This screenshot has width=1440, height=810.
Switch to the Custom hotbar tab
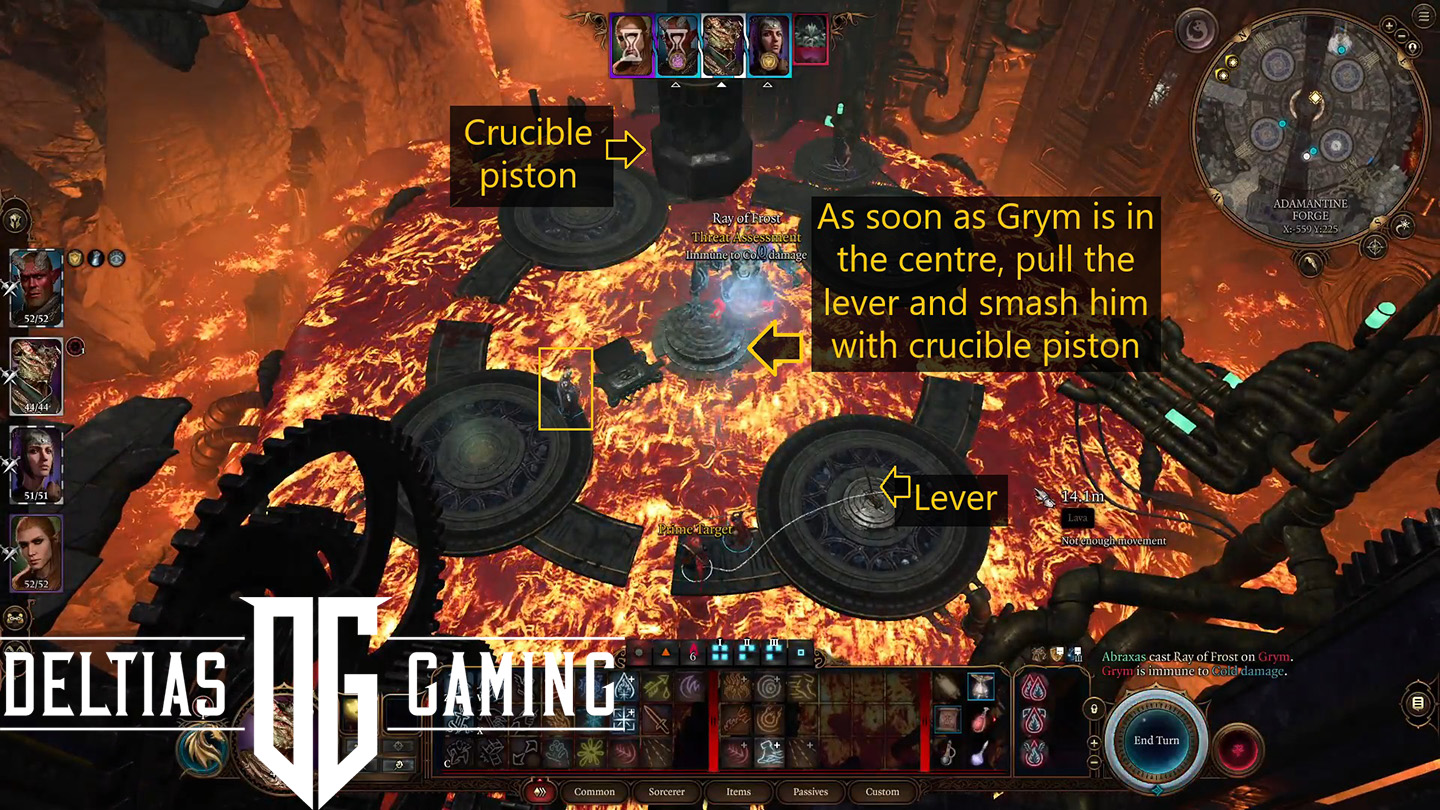click(x=882, y=792)
